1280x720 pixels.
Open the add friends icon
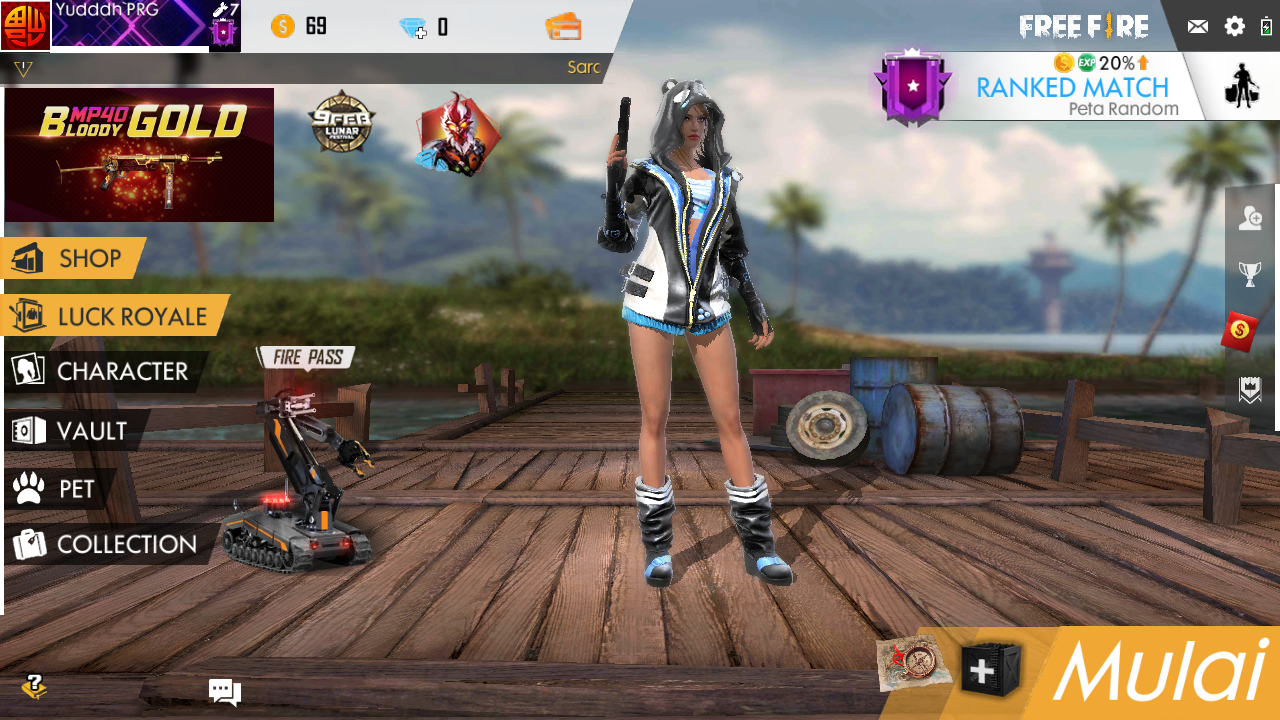[x=1250, y=219]
